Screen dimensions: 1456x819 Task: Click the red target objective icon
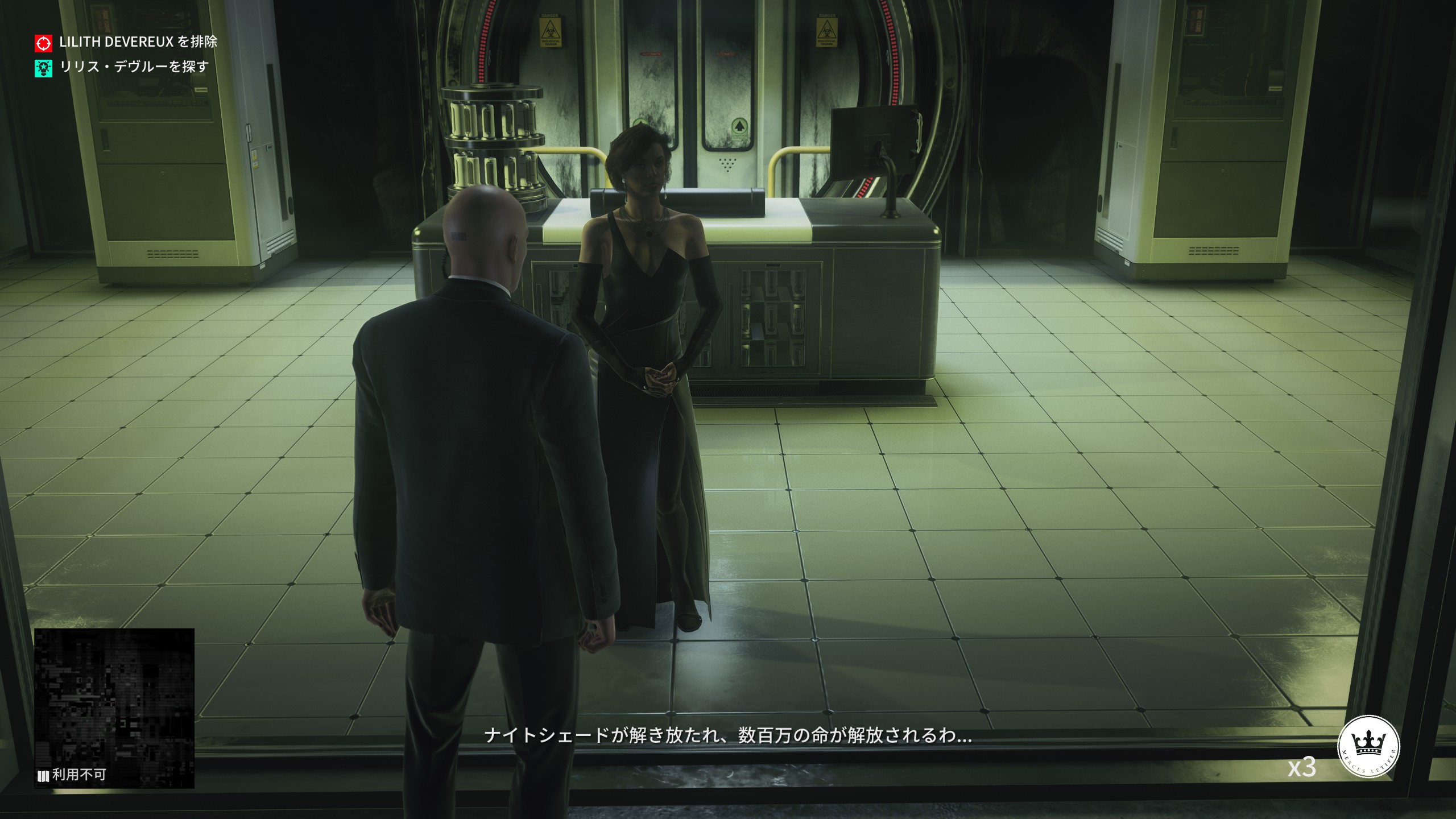(x=43, y=43)
